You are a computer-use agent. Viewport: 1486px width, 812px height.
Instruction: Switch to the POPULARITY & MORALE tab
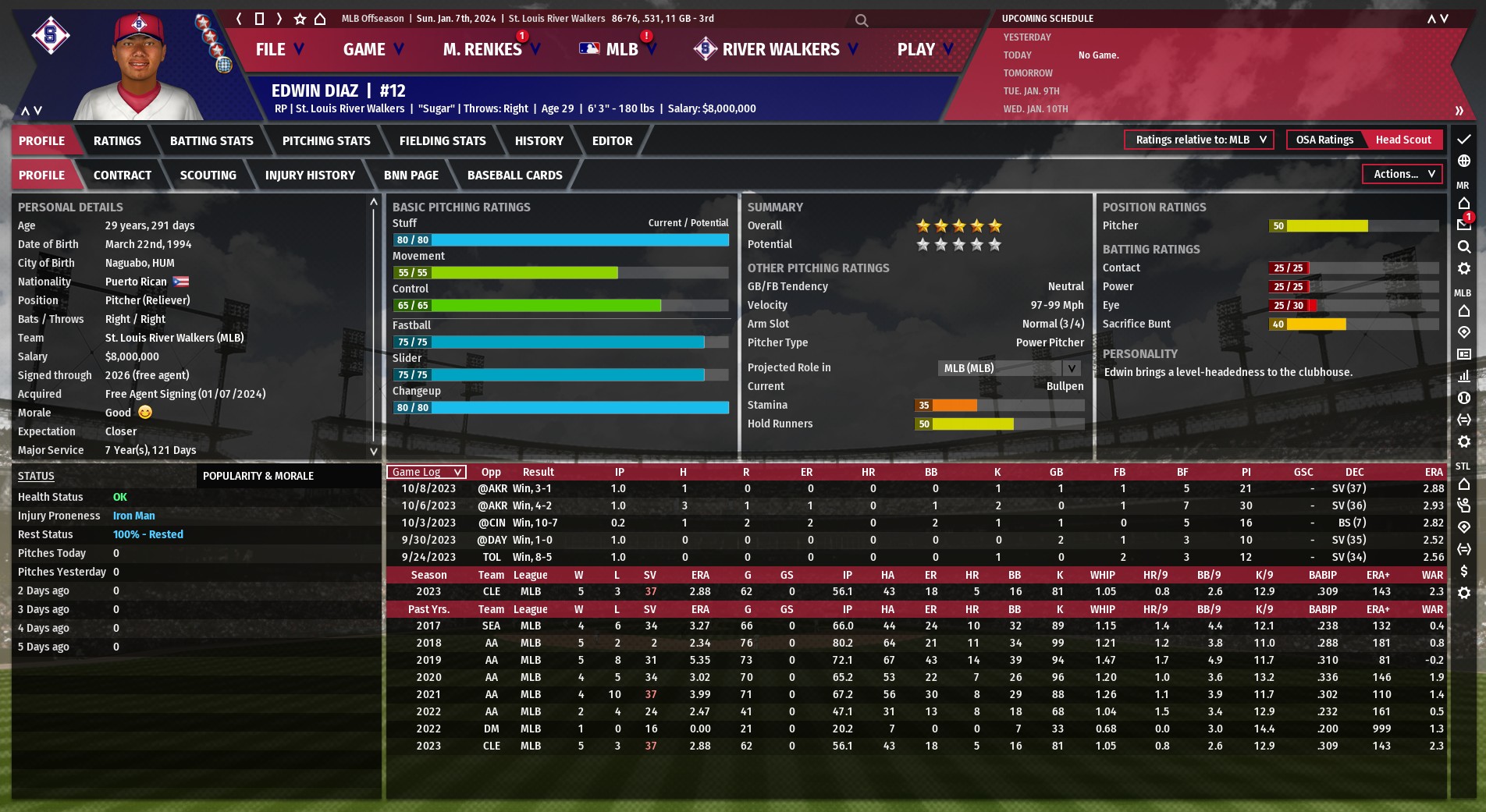[x=258, y=476]
